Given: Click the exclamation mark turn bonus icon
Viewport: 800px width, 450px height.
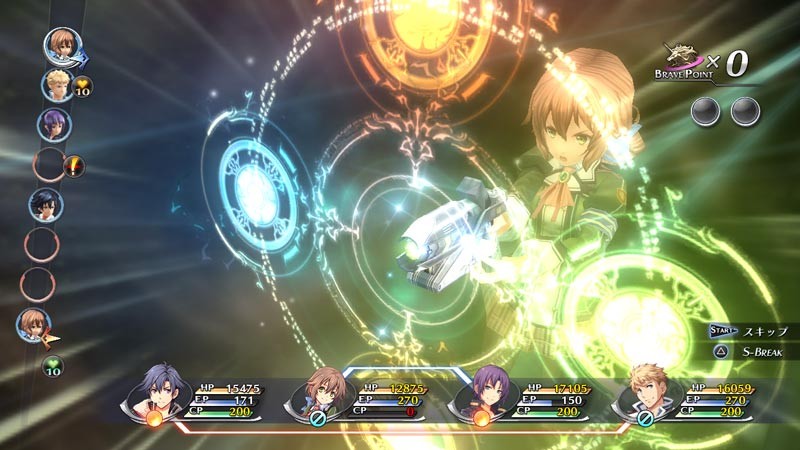Looking at the screenshot, I should (x=74, y=167).
